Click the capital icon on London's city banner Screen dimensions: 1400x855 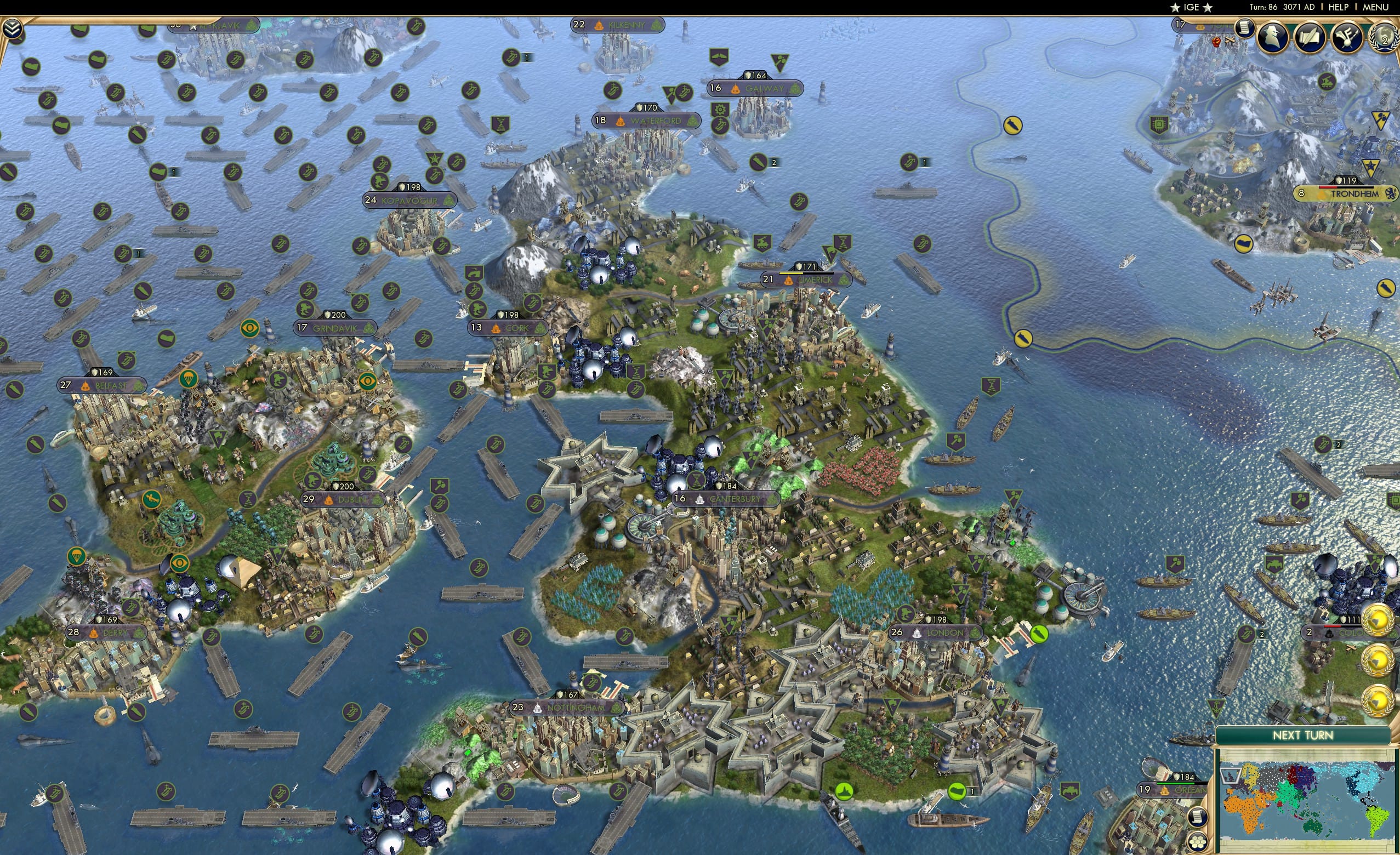click(917, 633)
